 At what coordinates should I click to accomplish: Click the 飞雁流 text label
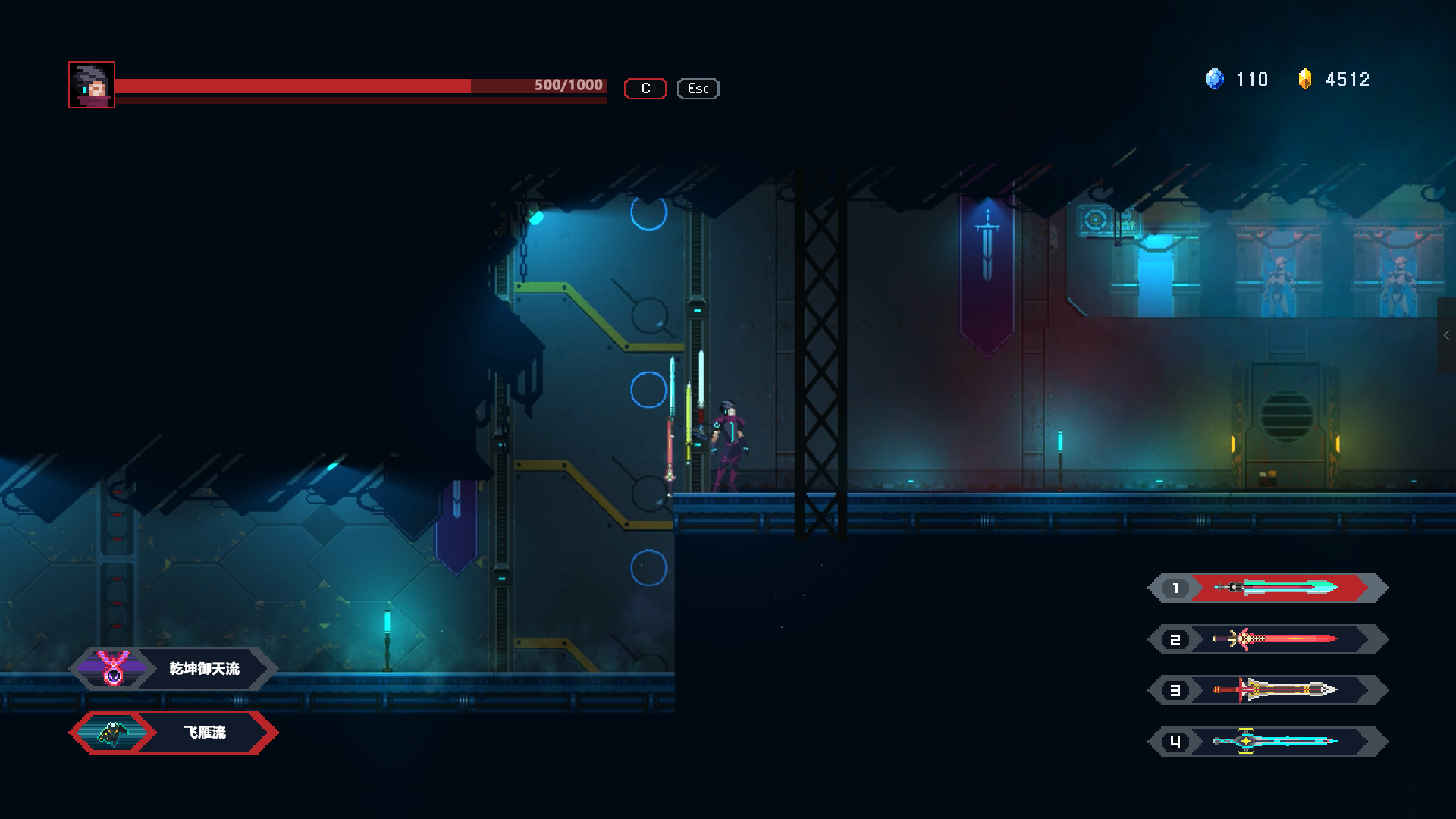coord(203,733)
